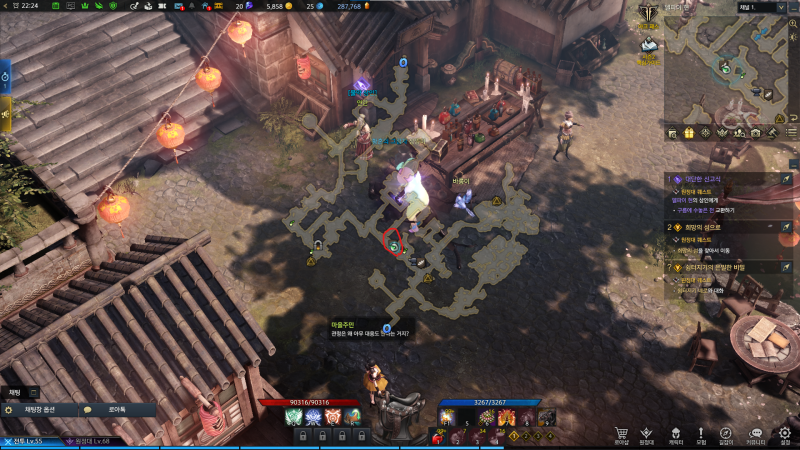
Task: Open the character menu icon
Action: pyautogui.click(x=675, y=434)
